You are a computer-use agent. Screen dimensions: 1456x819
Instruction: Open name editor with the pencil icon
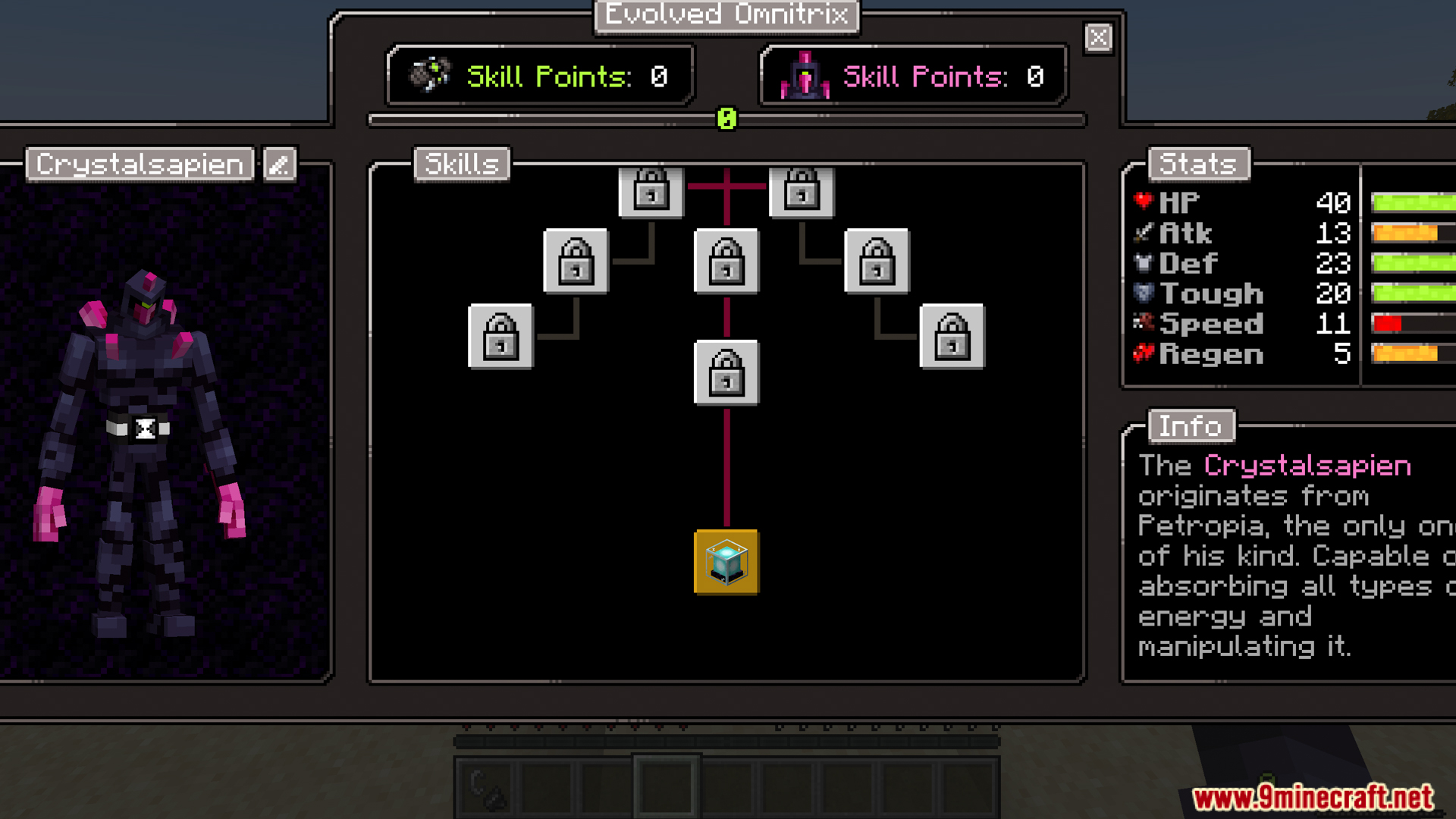(x=278, y=164)
